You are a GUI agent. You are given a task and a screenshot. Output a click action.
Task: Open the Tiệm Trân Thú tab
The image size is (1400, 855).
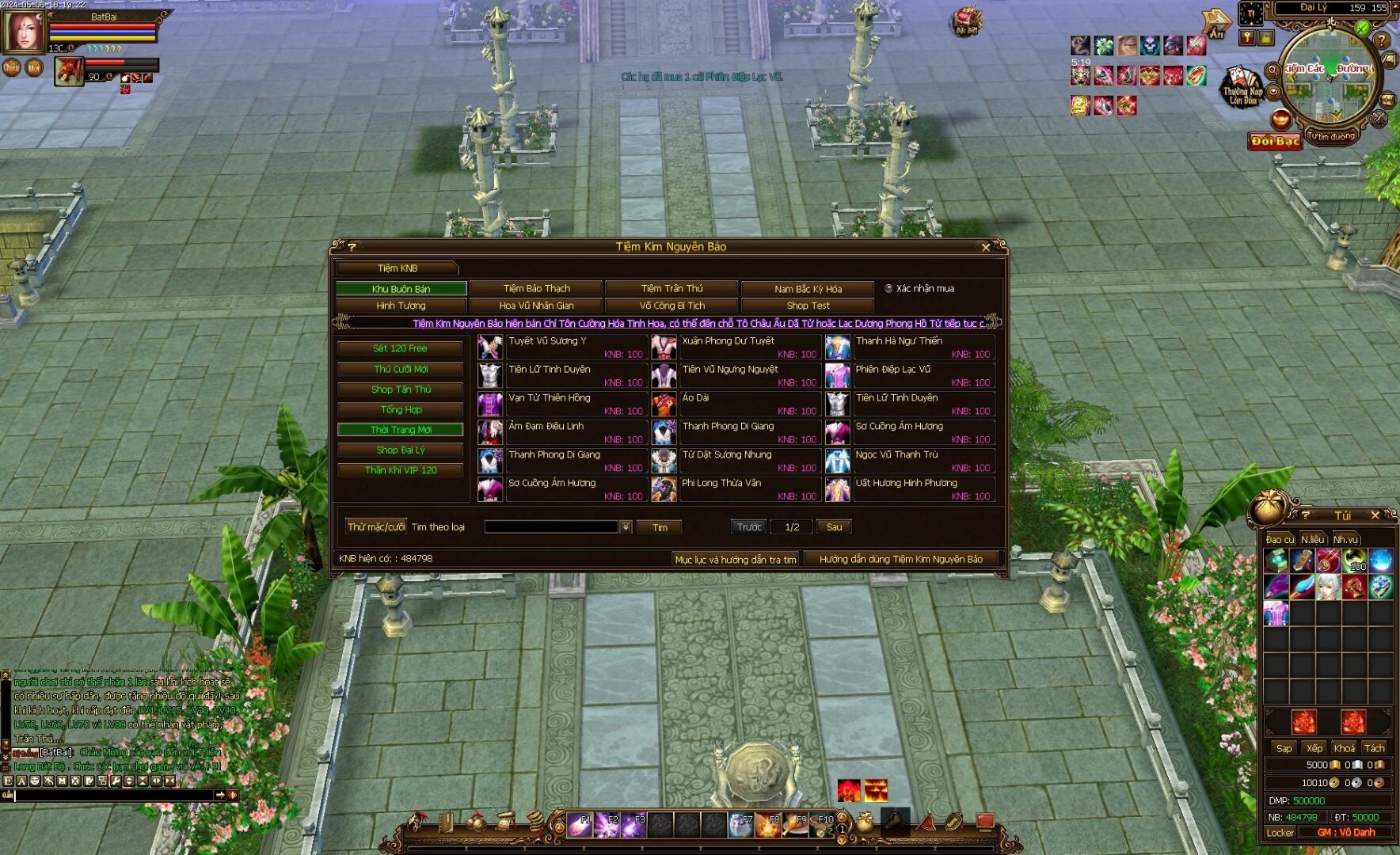(x=671, y=288)
